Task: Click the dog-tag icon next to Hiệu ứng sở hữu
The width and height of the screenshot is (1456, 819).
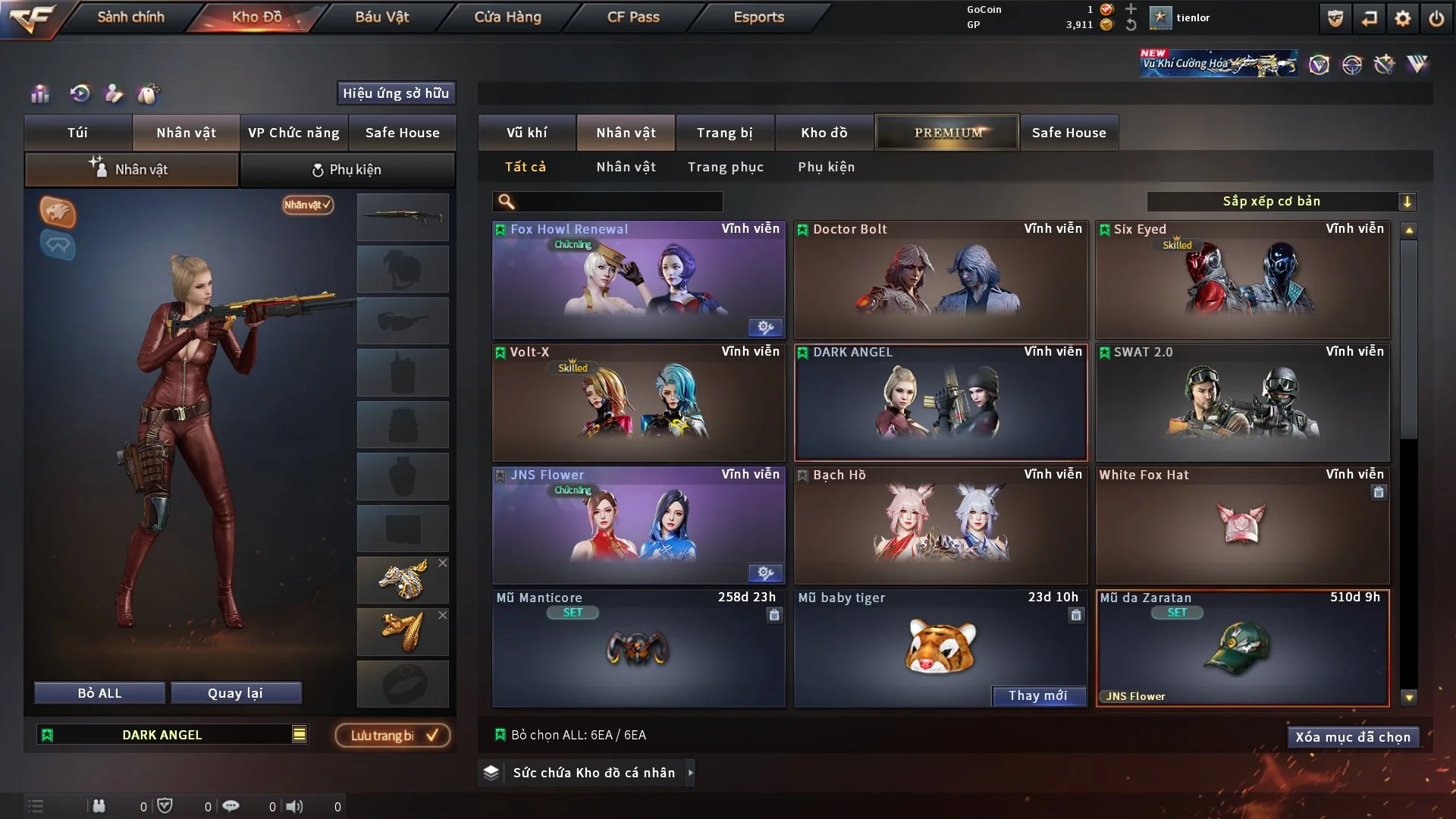Action: (149, 94)
